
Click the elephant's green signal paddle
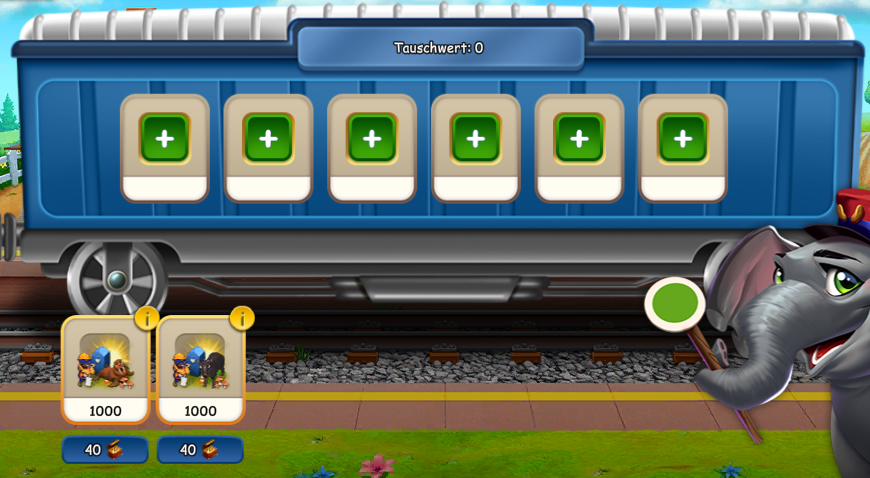click(x=675, y=304)
